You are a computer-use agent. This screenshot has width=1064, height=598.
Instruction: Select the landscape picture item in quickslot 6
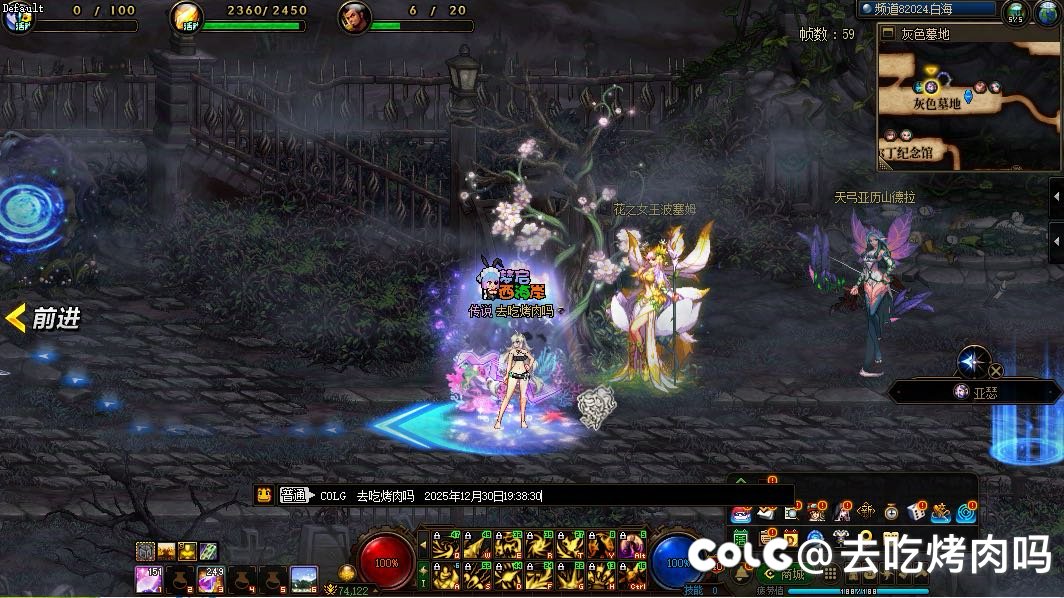[x=304, y=579]
